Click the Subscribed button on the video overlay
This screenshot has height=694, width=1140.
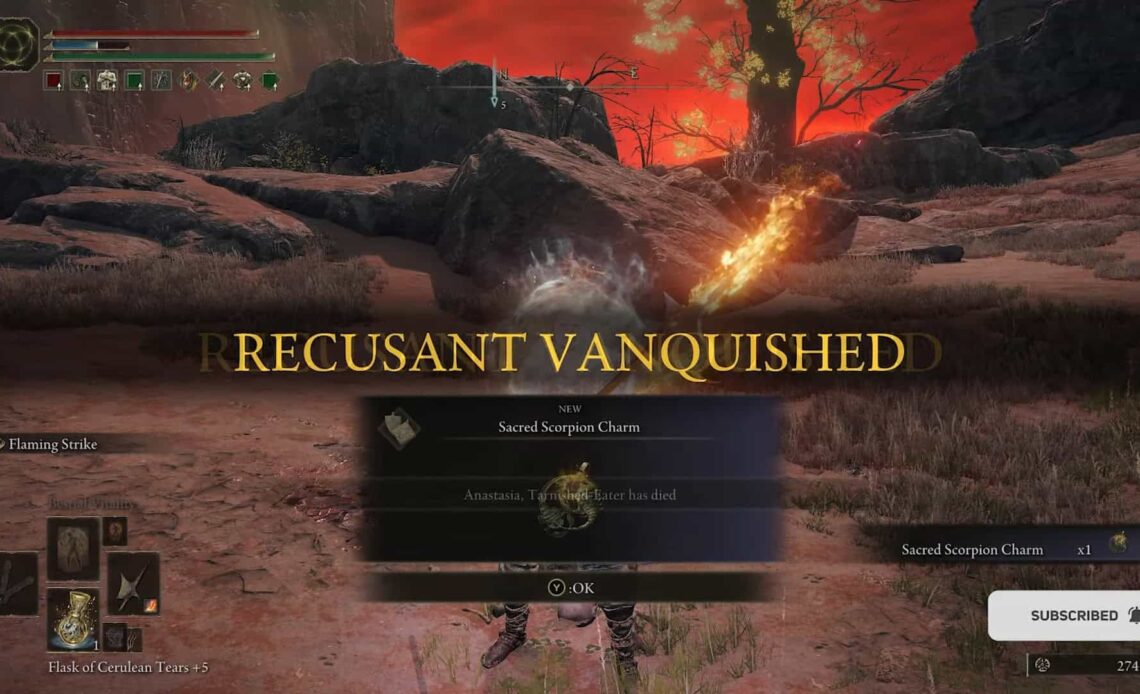[1074, 615]
